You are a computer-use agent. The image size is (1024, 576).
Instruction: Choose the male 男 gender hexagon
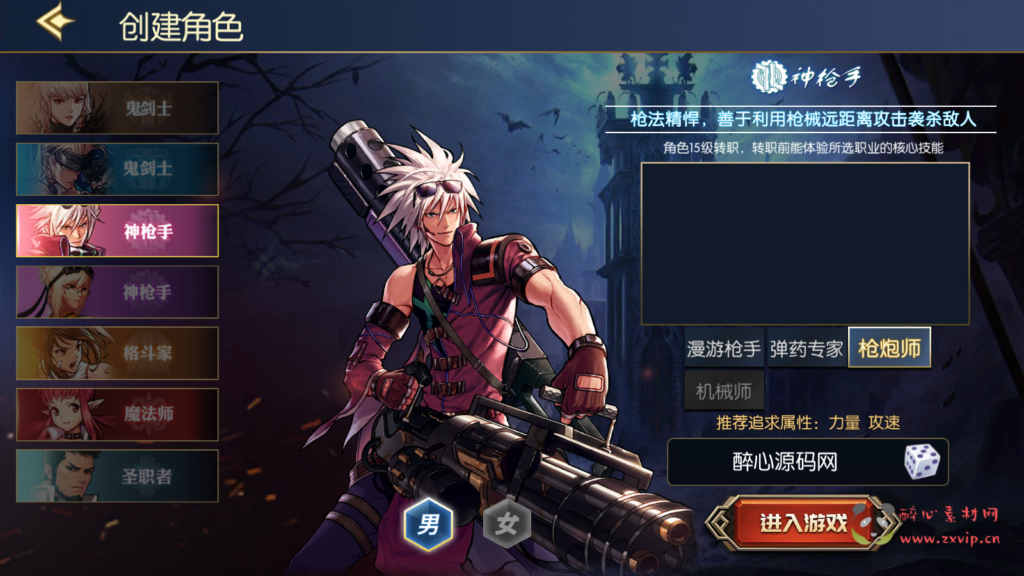click(428, 523)
